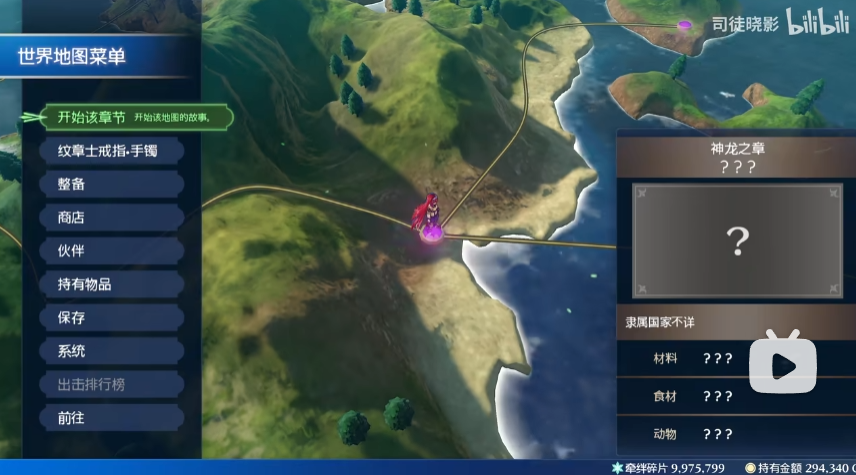Click the unknown map preview thumbnail
The image size is (856, 475).
pyautogui.click(x=737, y=240)
